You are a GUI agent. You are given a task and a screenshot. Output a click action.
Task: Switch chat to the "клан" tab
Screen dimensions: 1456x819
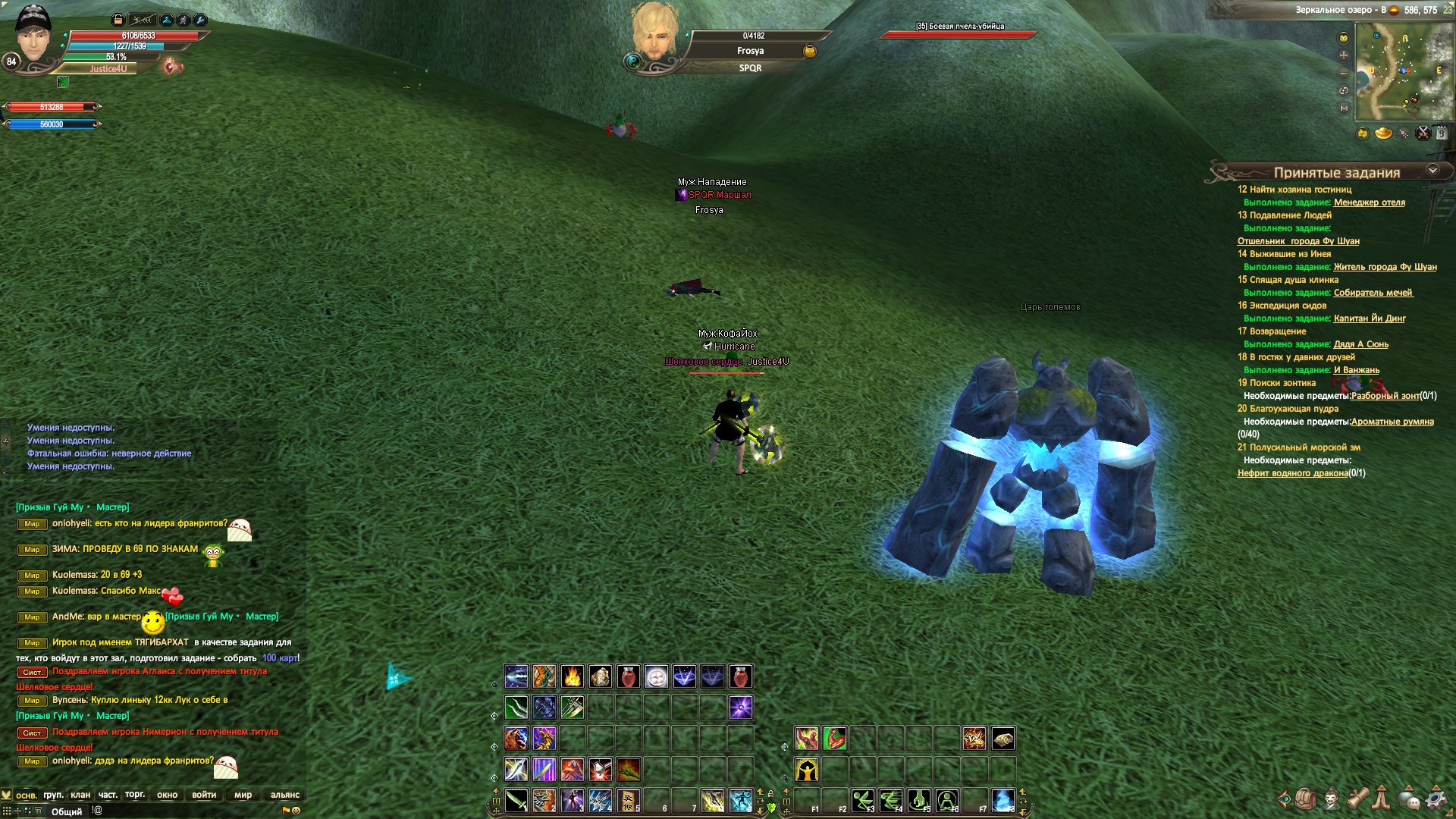point(80,795)
